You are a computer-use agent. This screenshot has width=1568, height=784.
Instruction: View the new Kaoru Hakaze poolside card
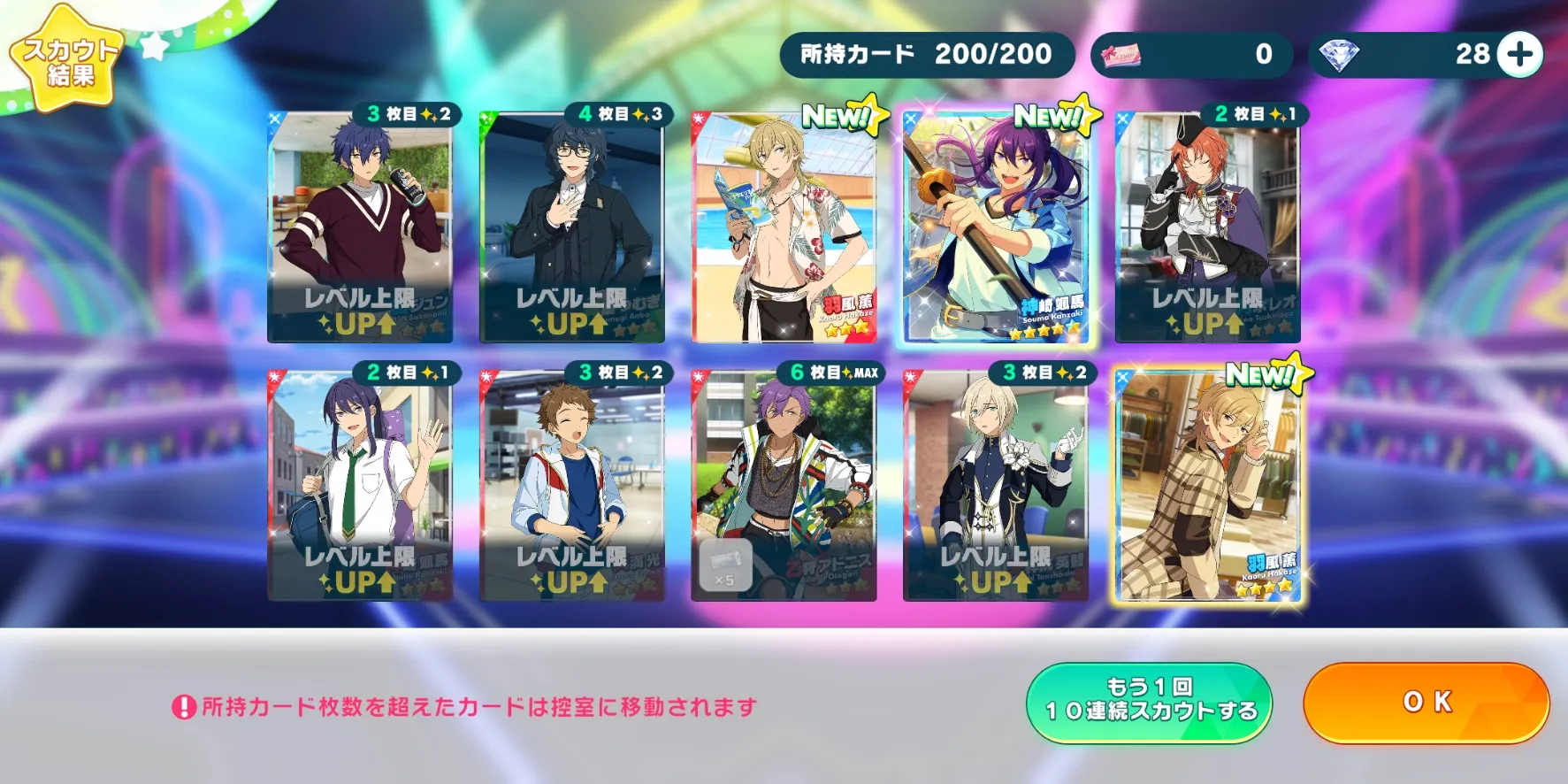784,227
